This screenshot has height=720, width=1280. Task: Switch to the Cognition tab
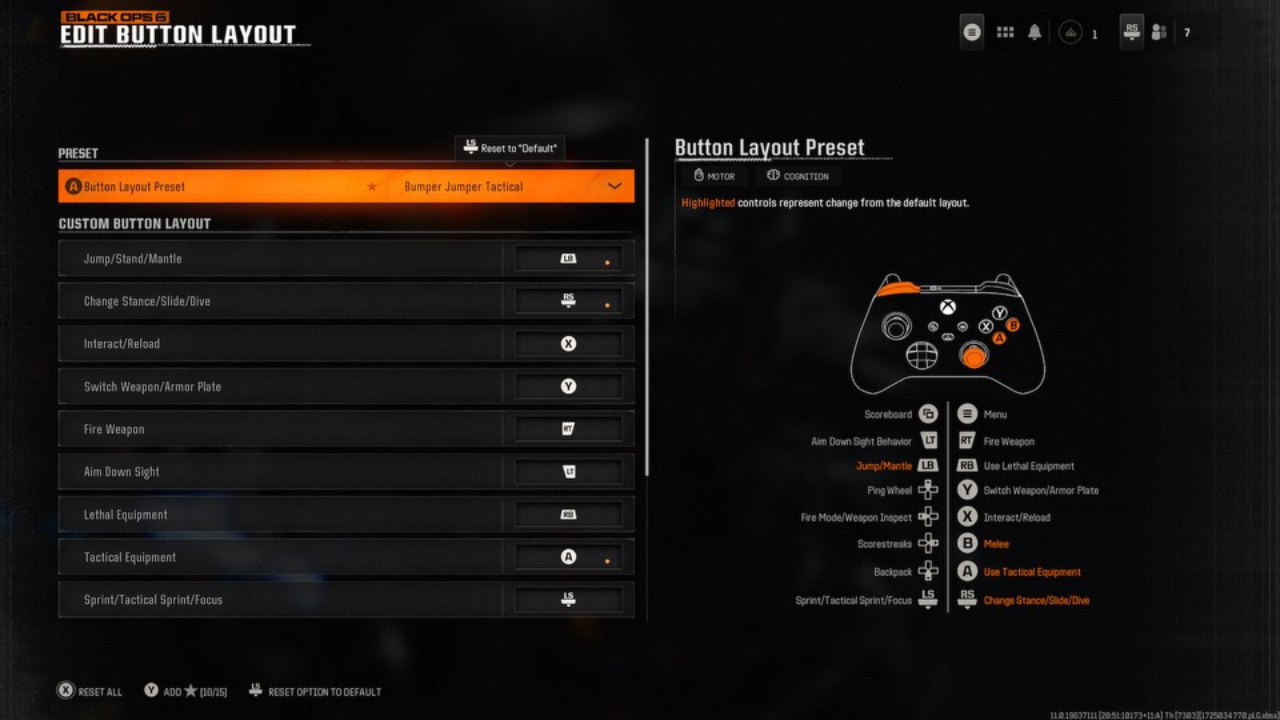coord(797,176)
